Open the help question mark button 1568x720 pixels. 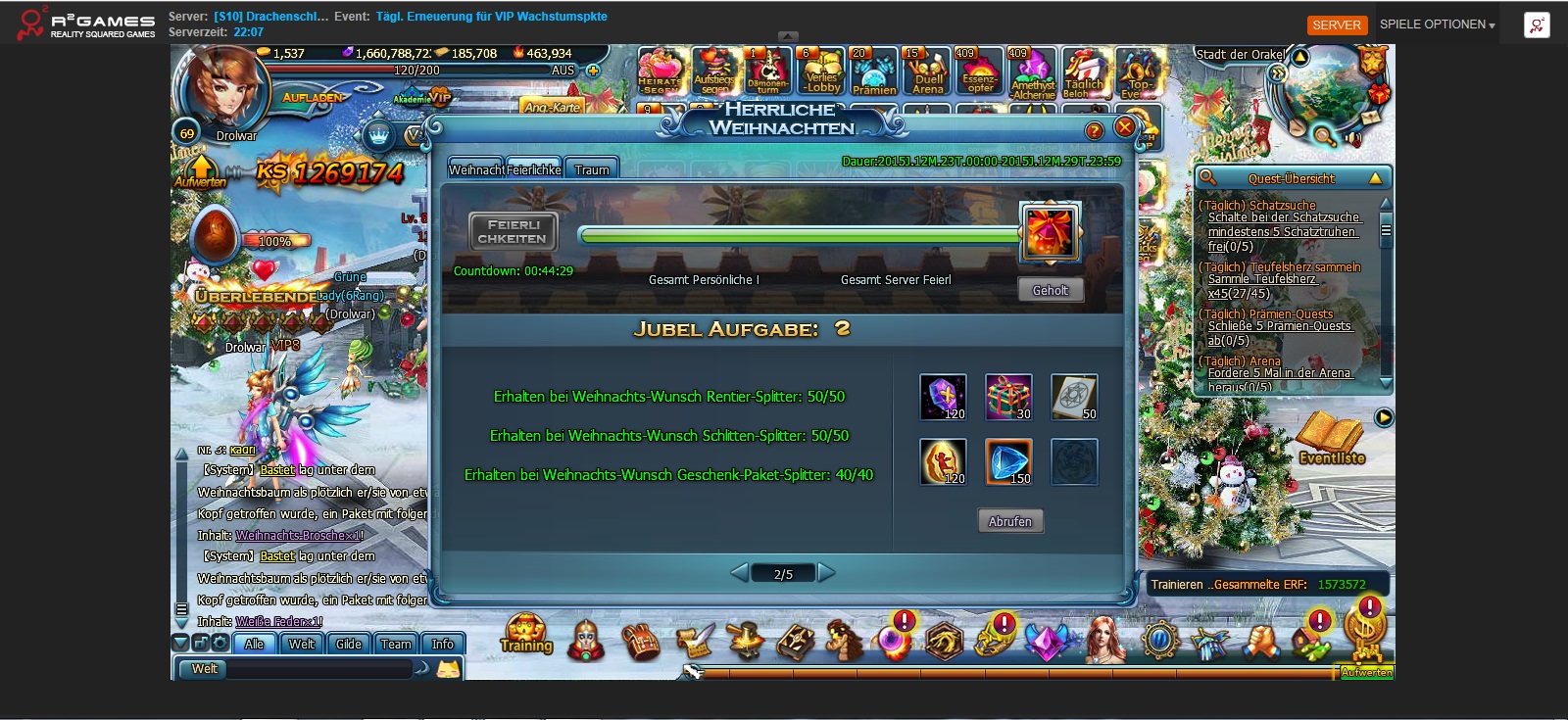pyautogui.click(x=1094, y=130)
